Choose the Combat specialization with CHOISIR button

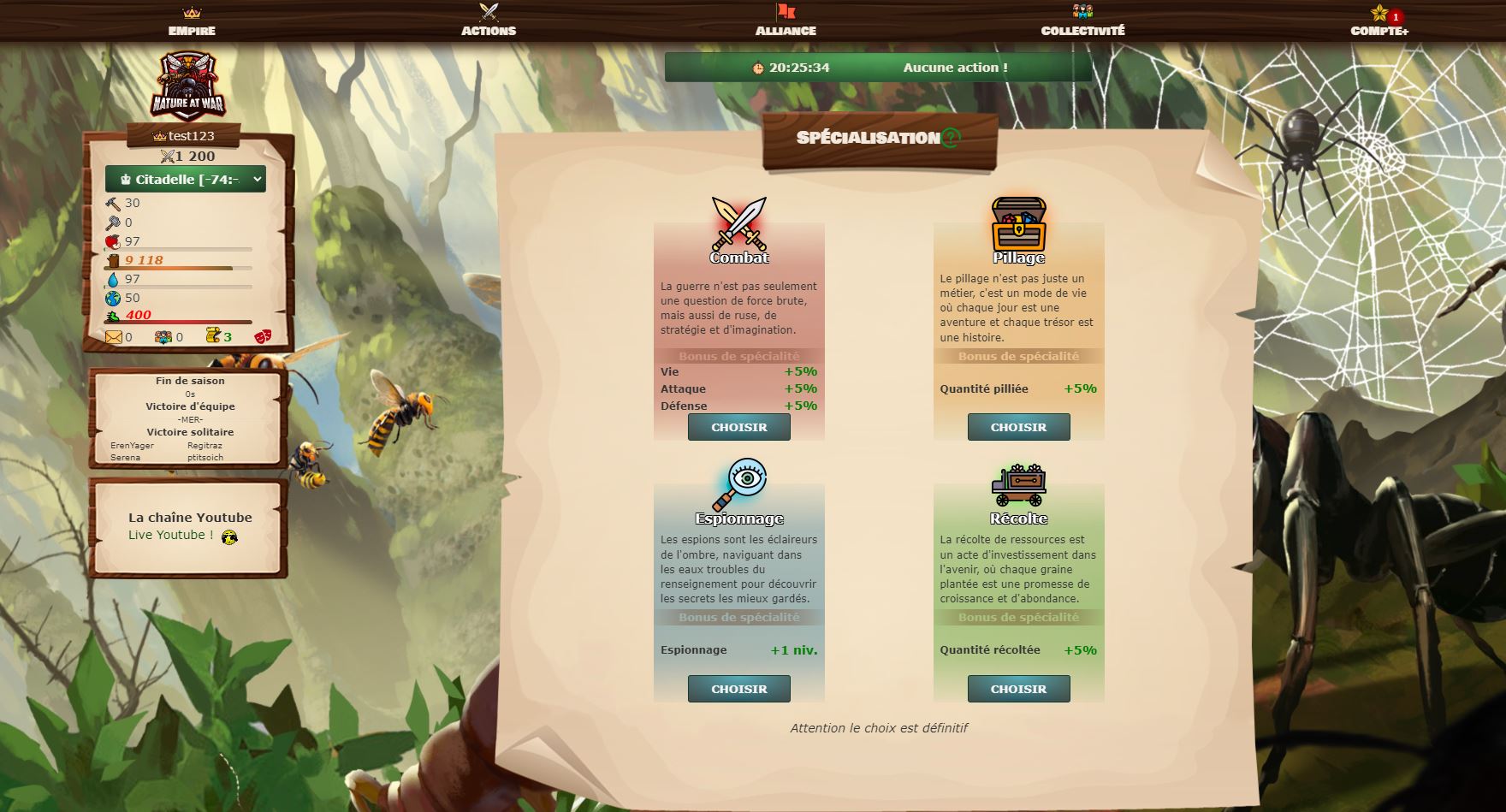coord(738,427)
